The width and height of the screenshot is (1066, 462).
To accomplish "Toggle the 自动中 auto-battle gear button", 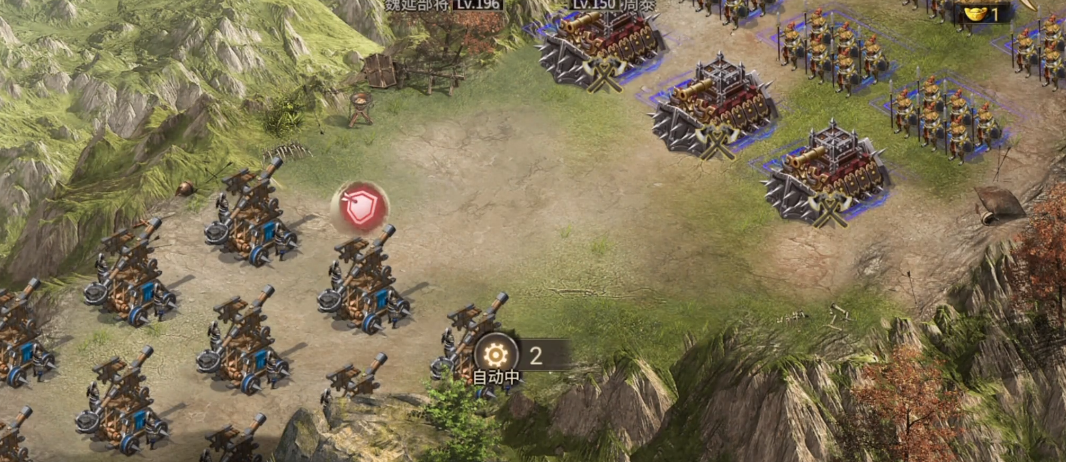I will [496, 354].
